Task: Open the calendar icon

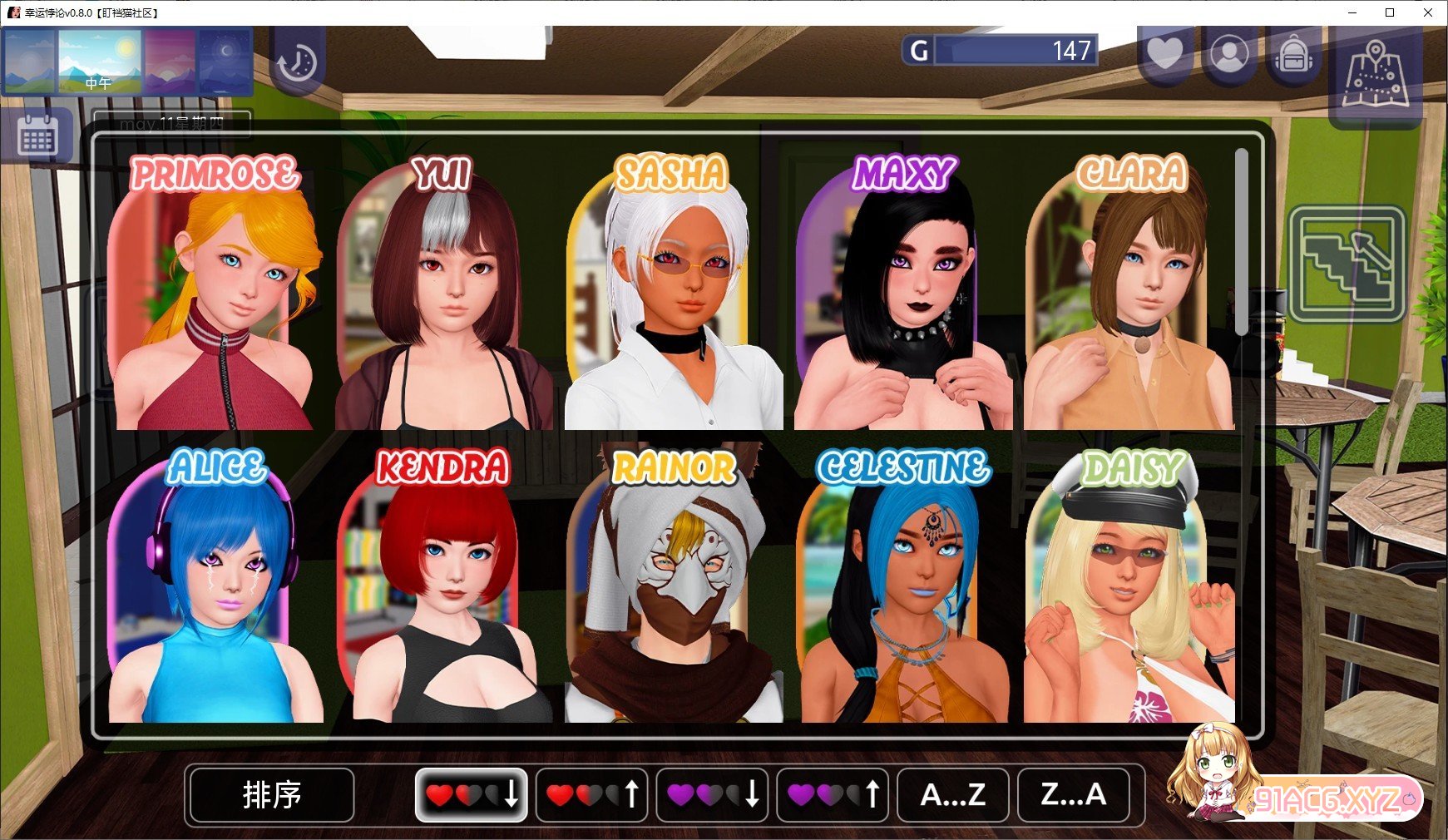Action: [x=37, y=136]
